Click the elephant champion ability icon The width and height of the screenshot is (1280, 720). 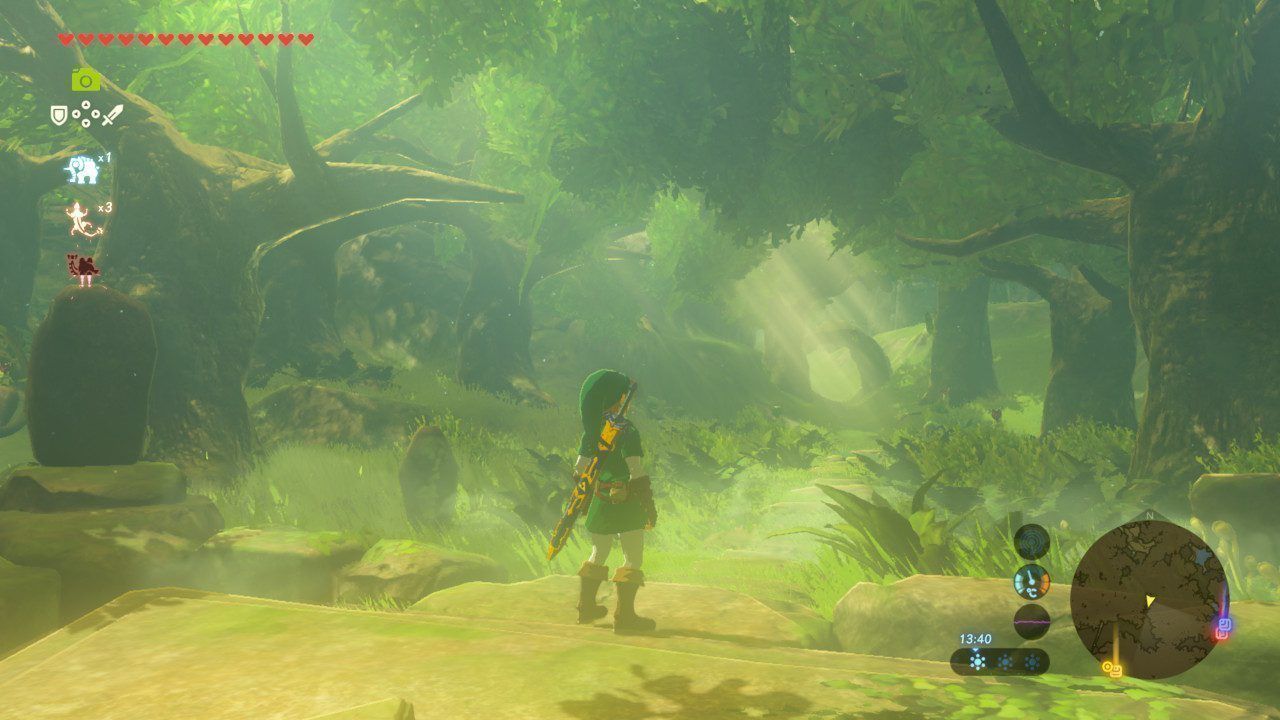pyautogui.click(x=83, y=170)
